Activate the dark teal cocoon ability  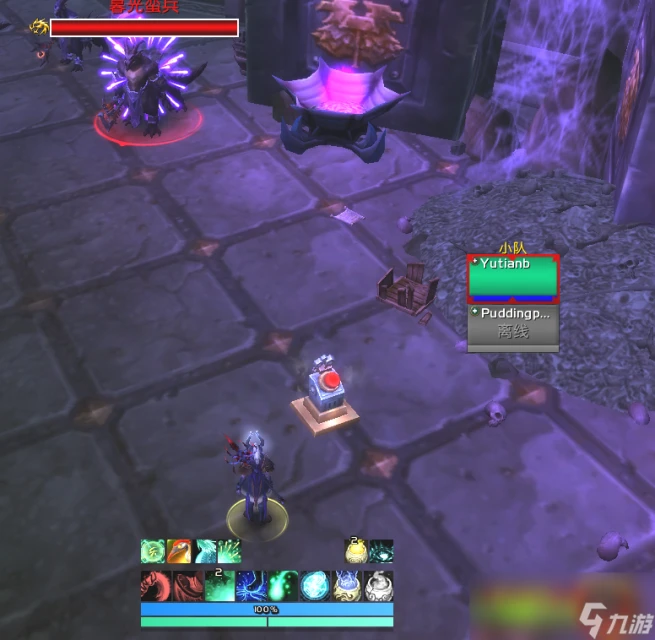click(381, 551)
